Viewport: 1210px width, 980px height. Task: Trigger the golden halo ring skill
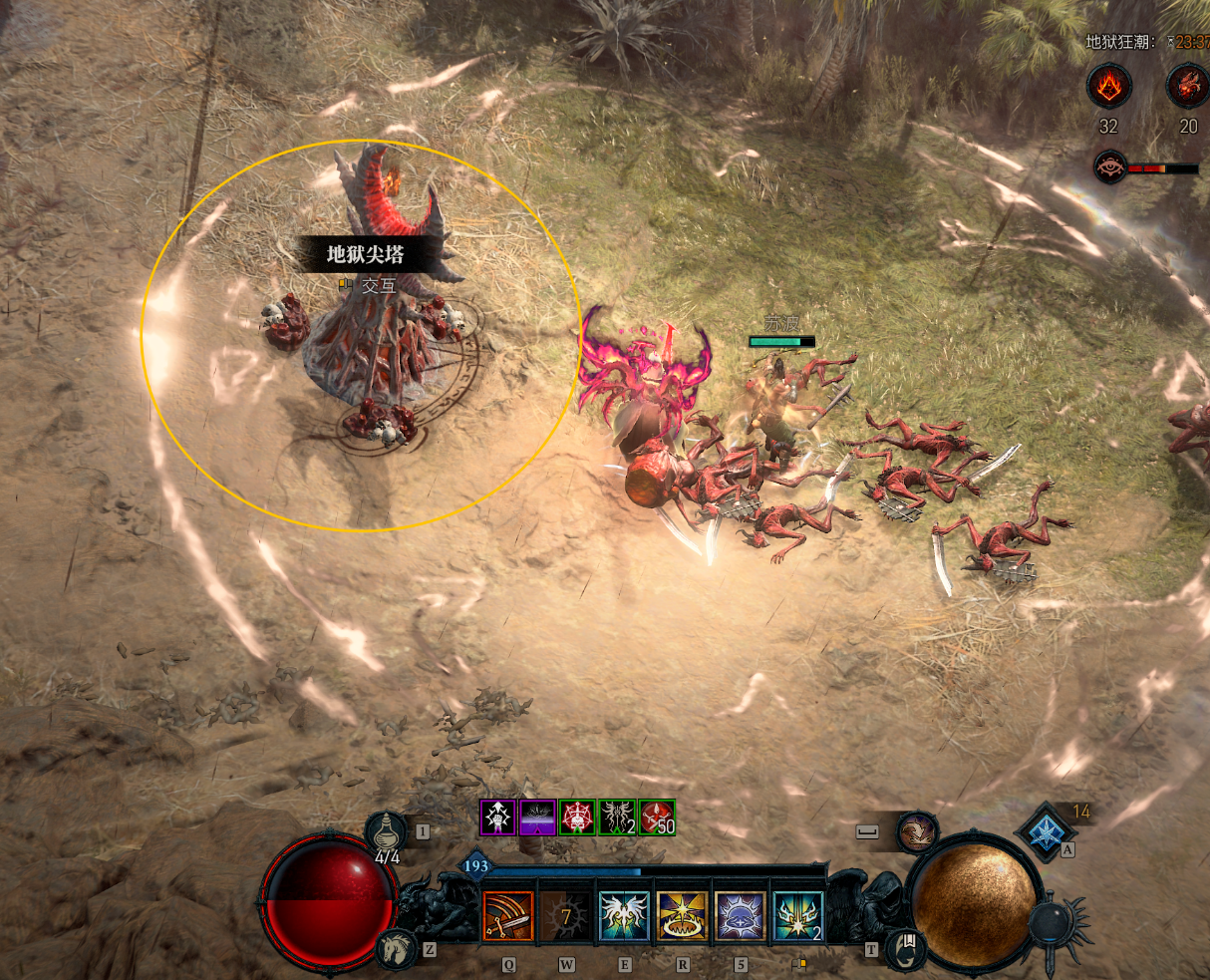[x=682, y=916]
